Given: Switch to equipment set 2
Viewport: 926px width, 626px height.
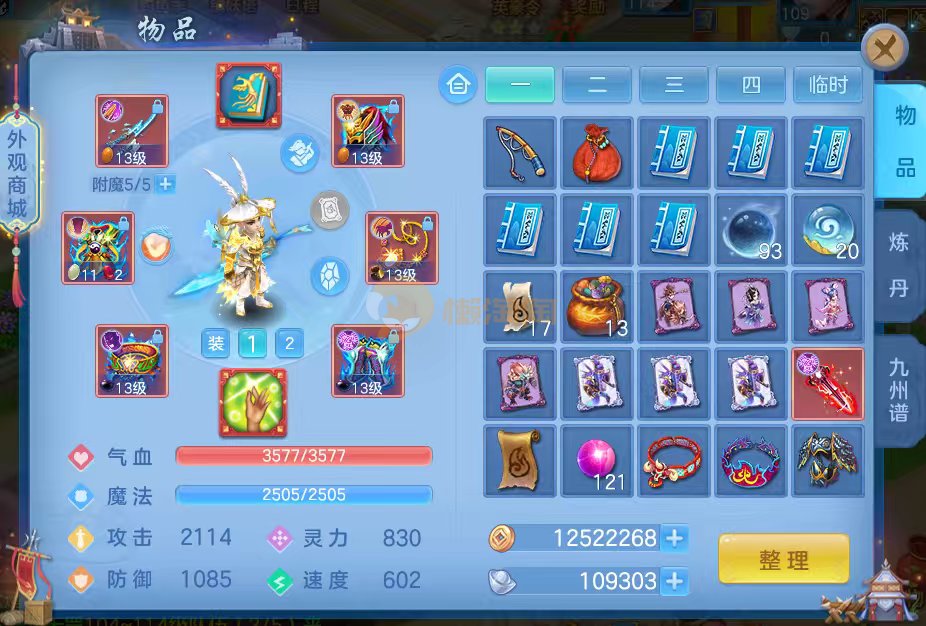Looking at the screenshot, I should [289, 344].
